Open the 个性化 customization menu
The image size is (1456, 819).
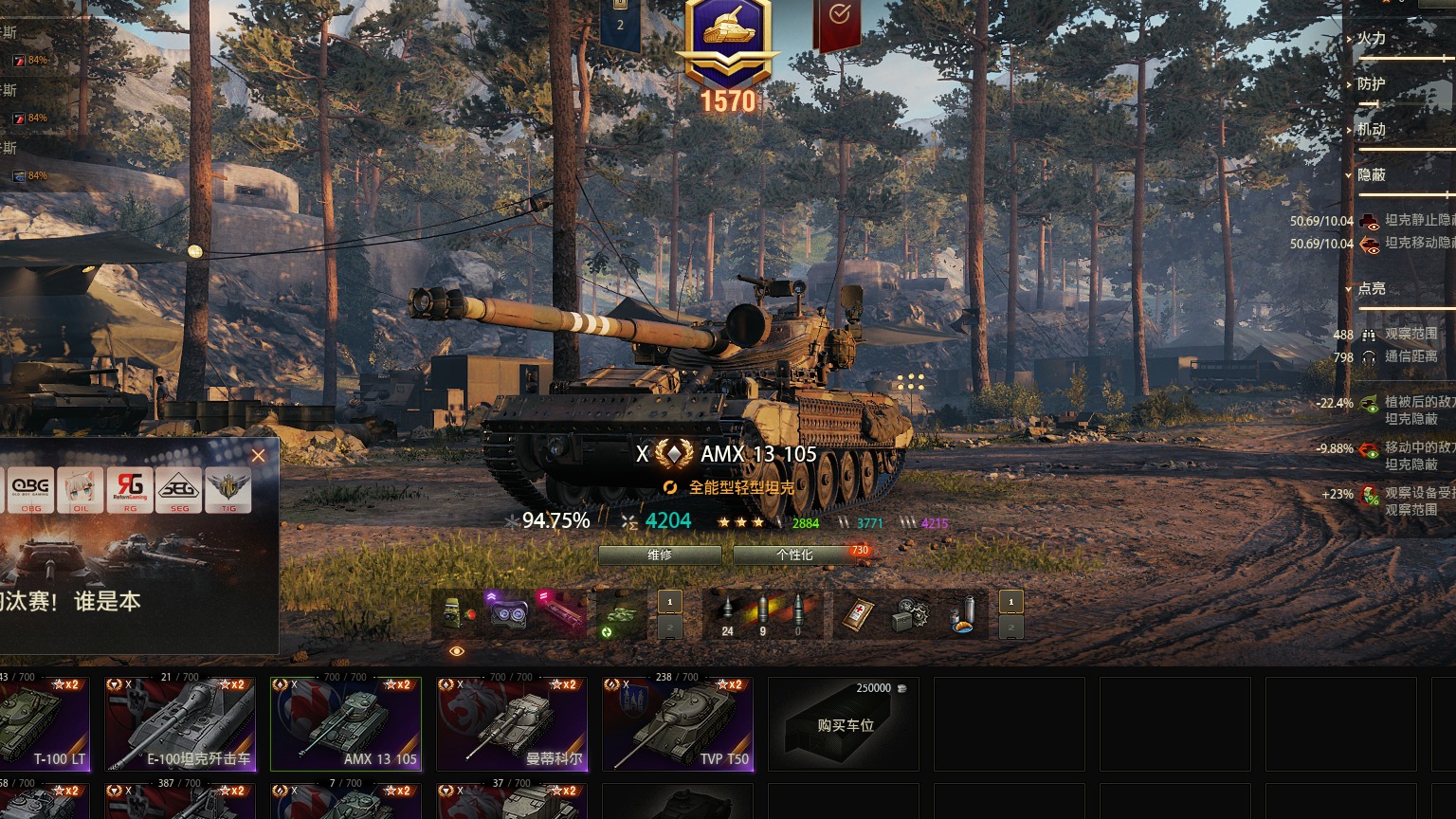(x=794, y=555)
